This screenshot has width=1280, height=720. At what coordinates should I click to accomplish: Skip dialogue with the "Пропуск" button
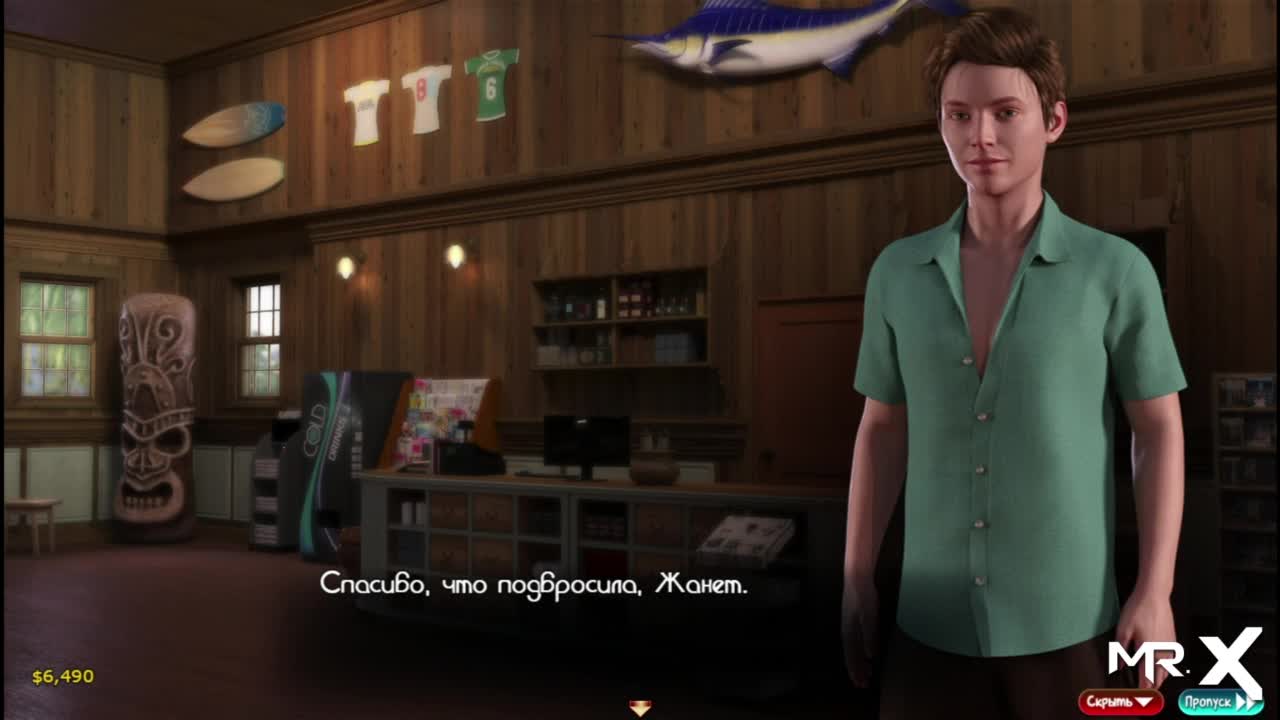pyautogui.click(x=1219, y=702)
